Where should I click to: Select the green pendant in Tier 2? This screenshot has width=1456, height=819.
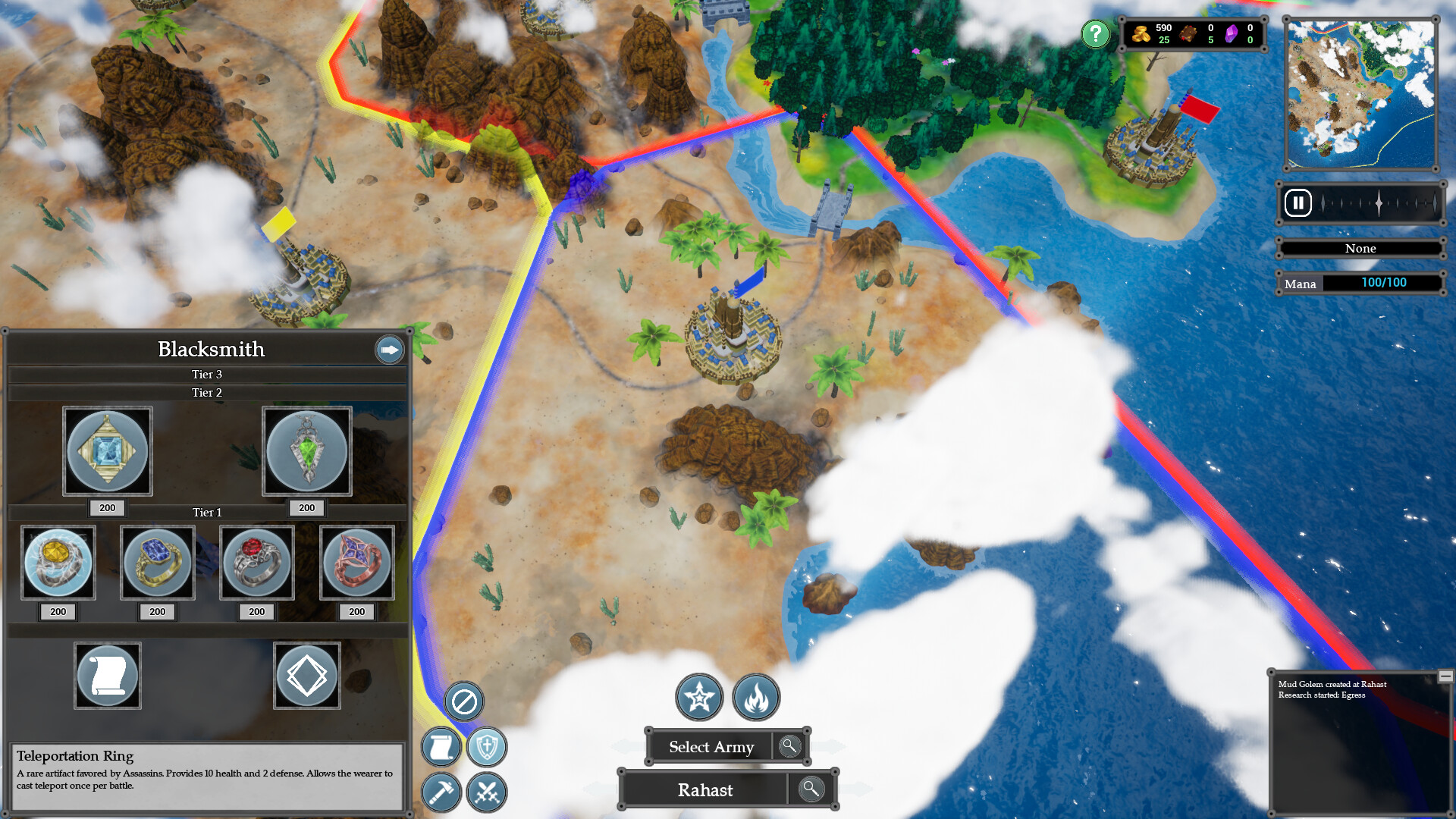tap(307, 451)
